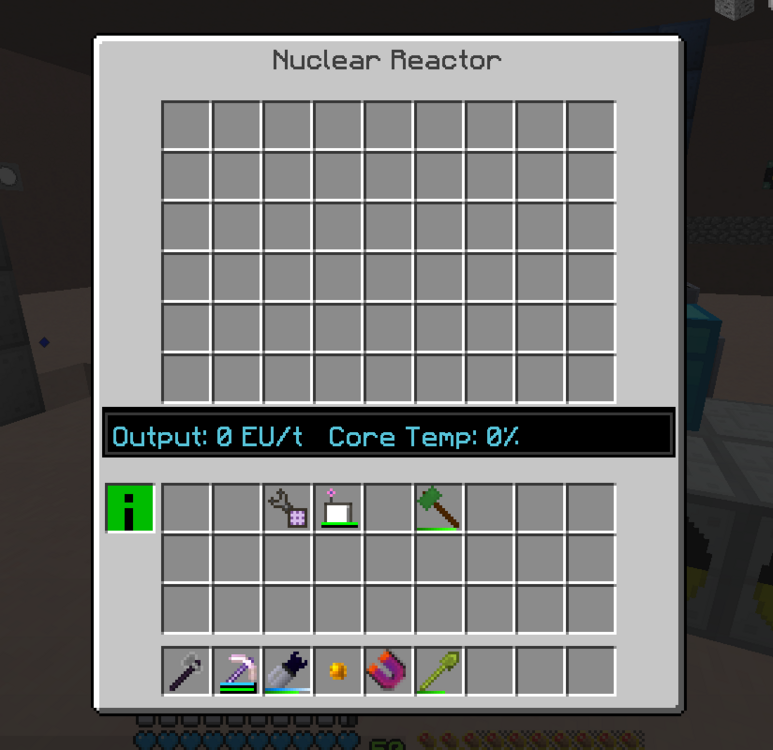Screen dimensions: 773x750
Task: Pick up the clippers tool with purple grid
Action: click(x=288, y=507)
